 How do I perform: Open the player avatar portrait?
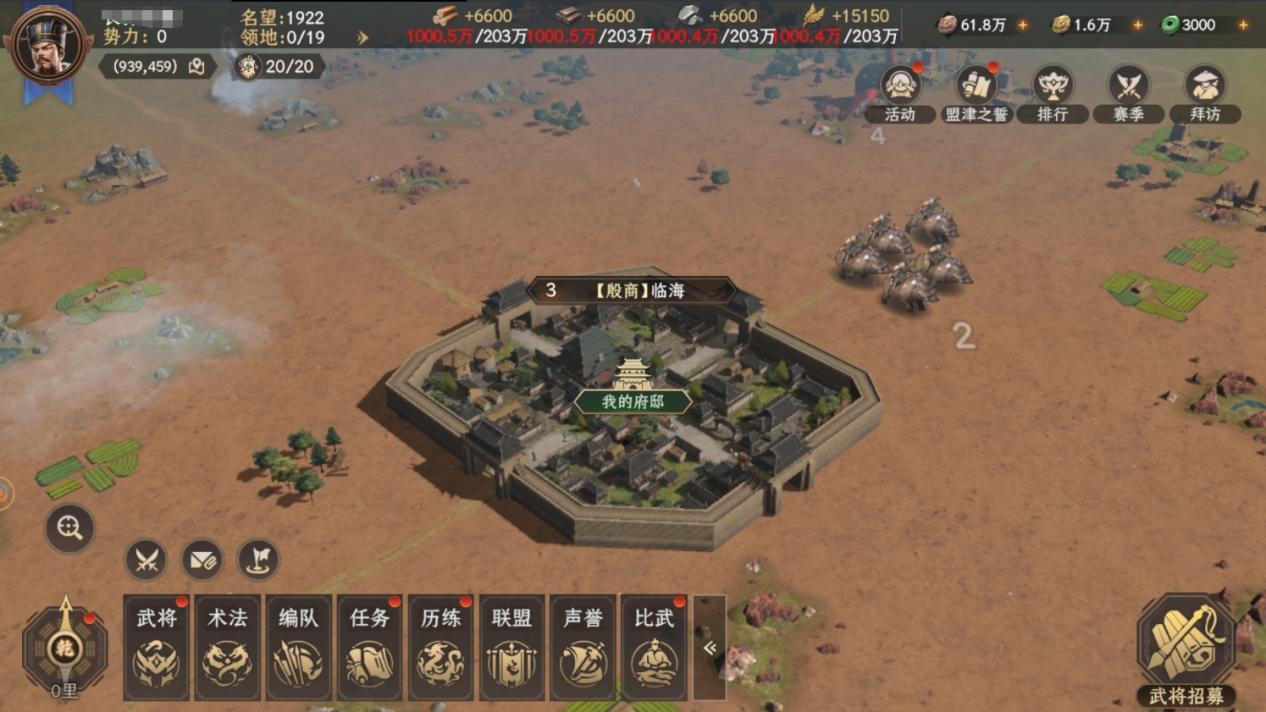(47, 45)
